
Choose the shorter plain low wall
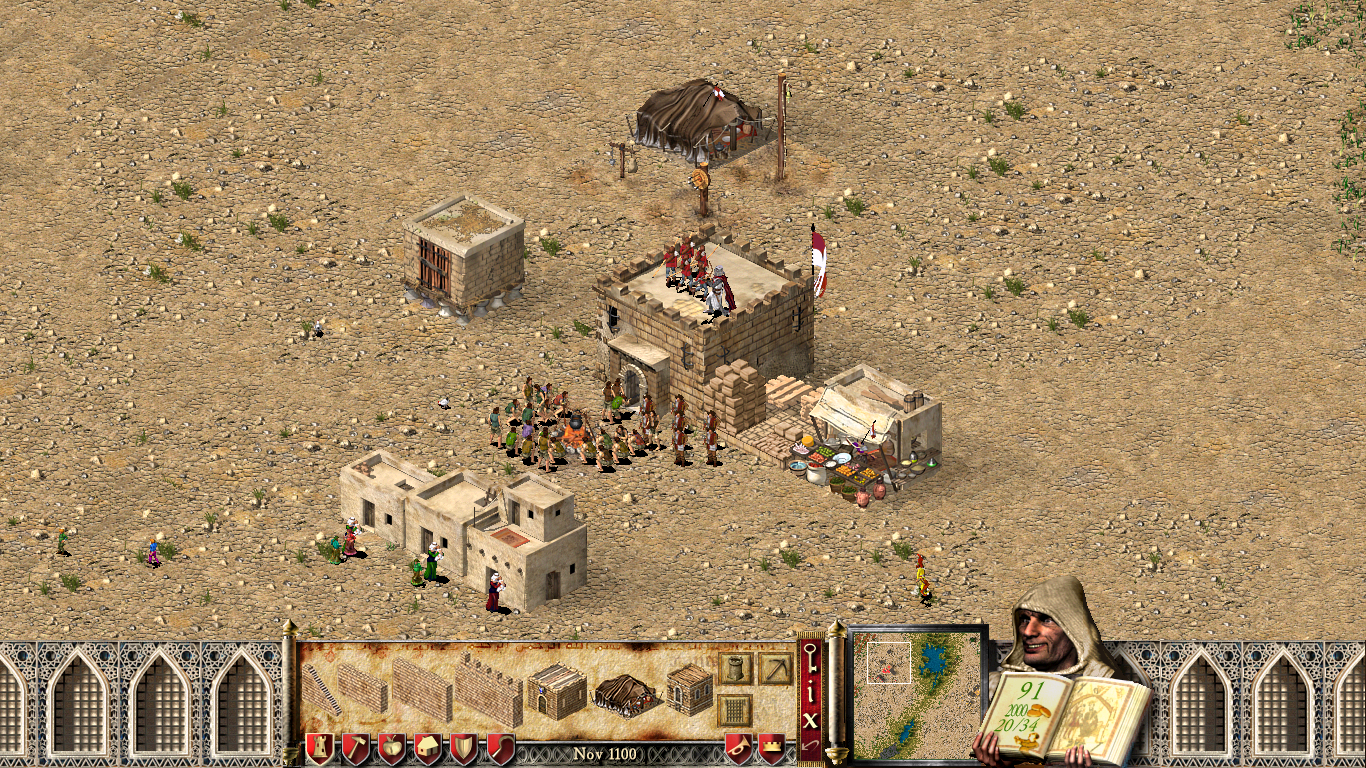pos(362,687)
